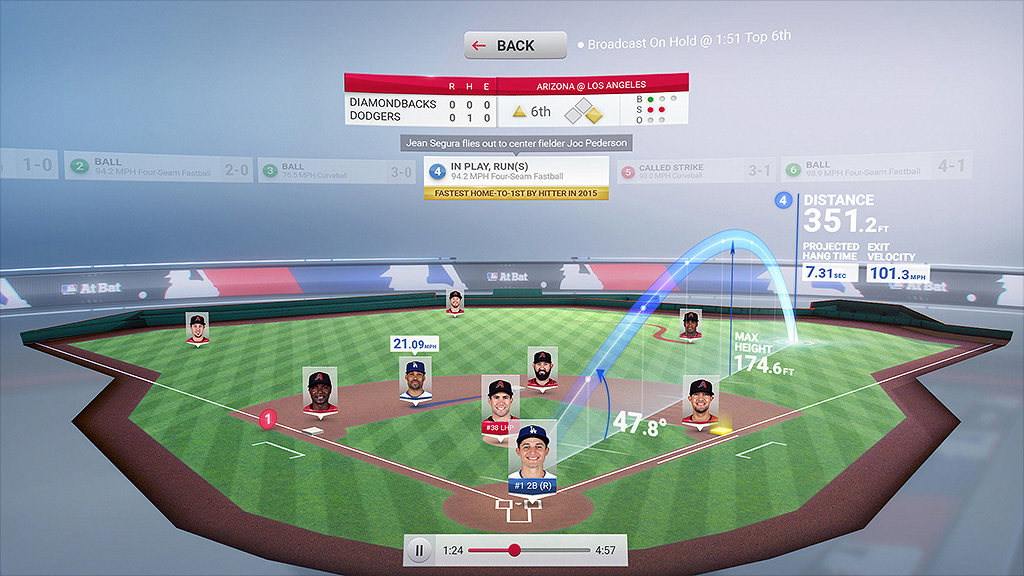Open pitch 2 Ball 94.2 MPH card

click(x=155, y=167)
